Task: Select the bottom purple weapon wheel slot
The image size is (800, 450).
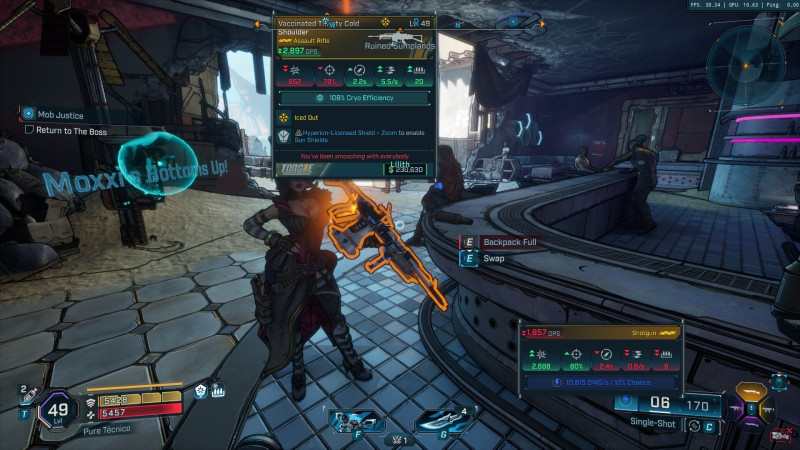Action: (x=752, y=423)
